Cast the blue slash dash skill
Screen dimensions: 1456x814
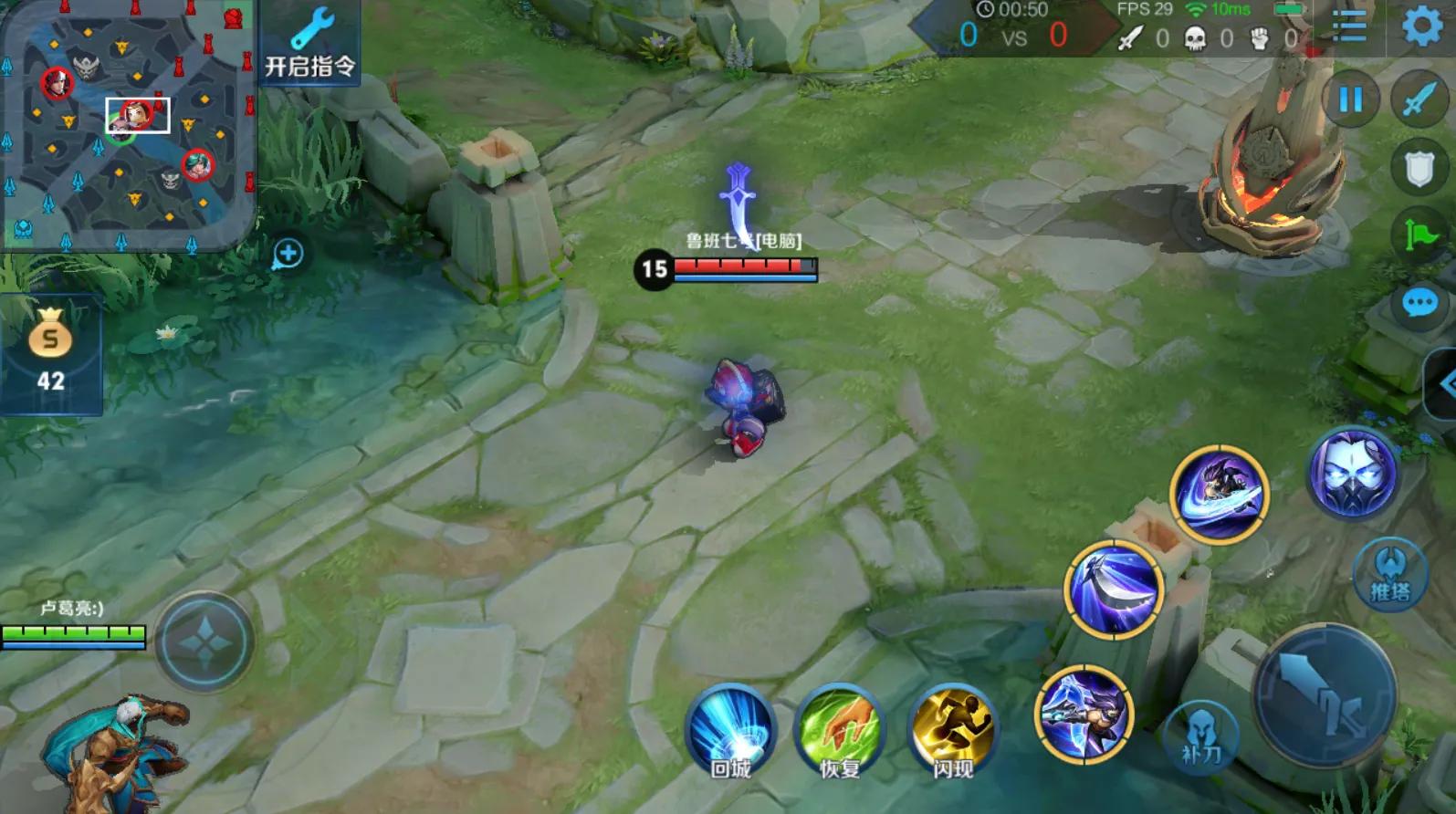coord(1220,494)
